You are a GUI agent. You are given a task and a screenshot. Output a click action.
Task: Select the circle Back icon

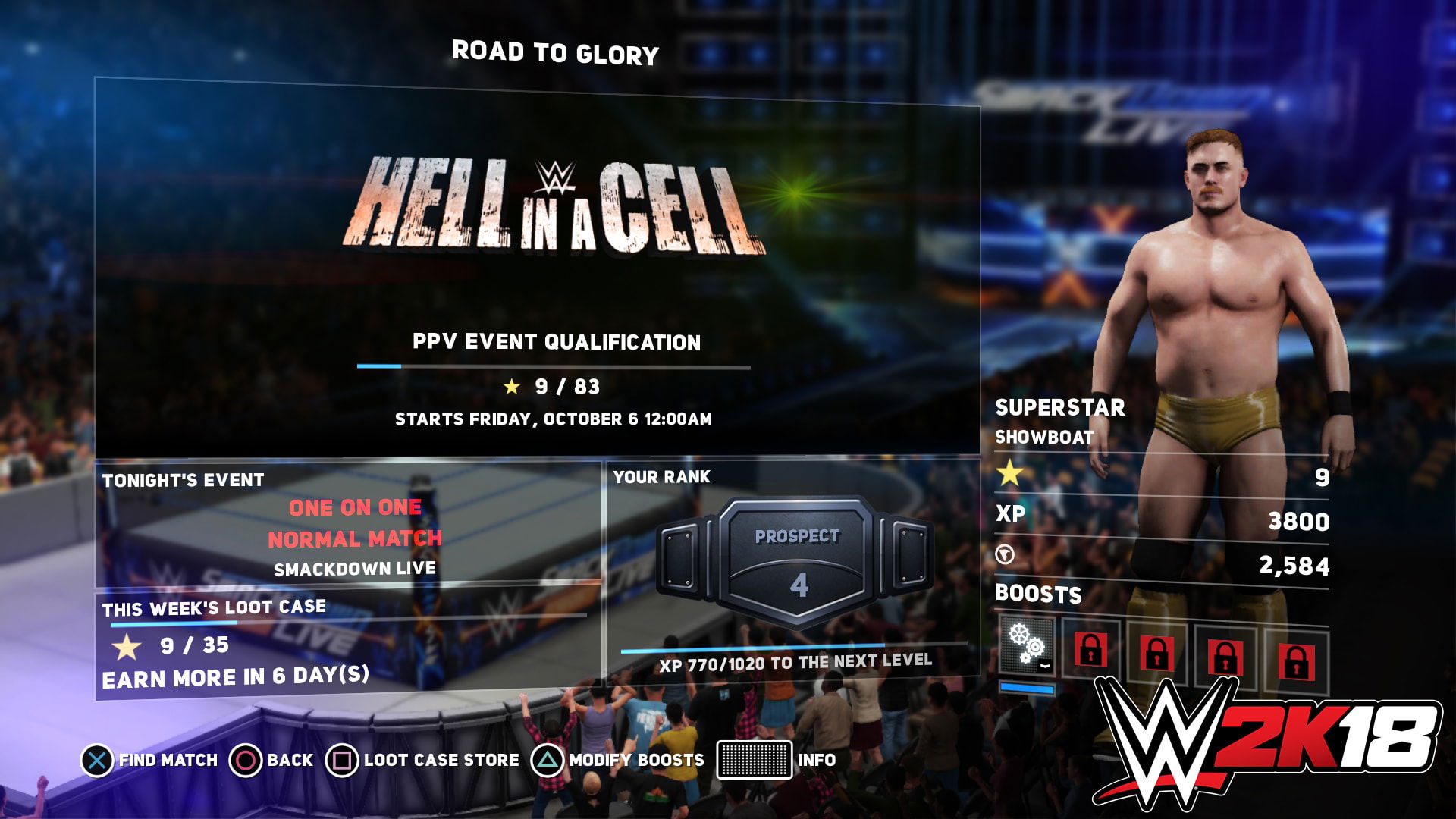pos(245,759)
